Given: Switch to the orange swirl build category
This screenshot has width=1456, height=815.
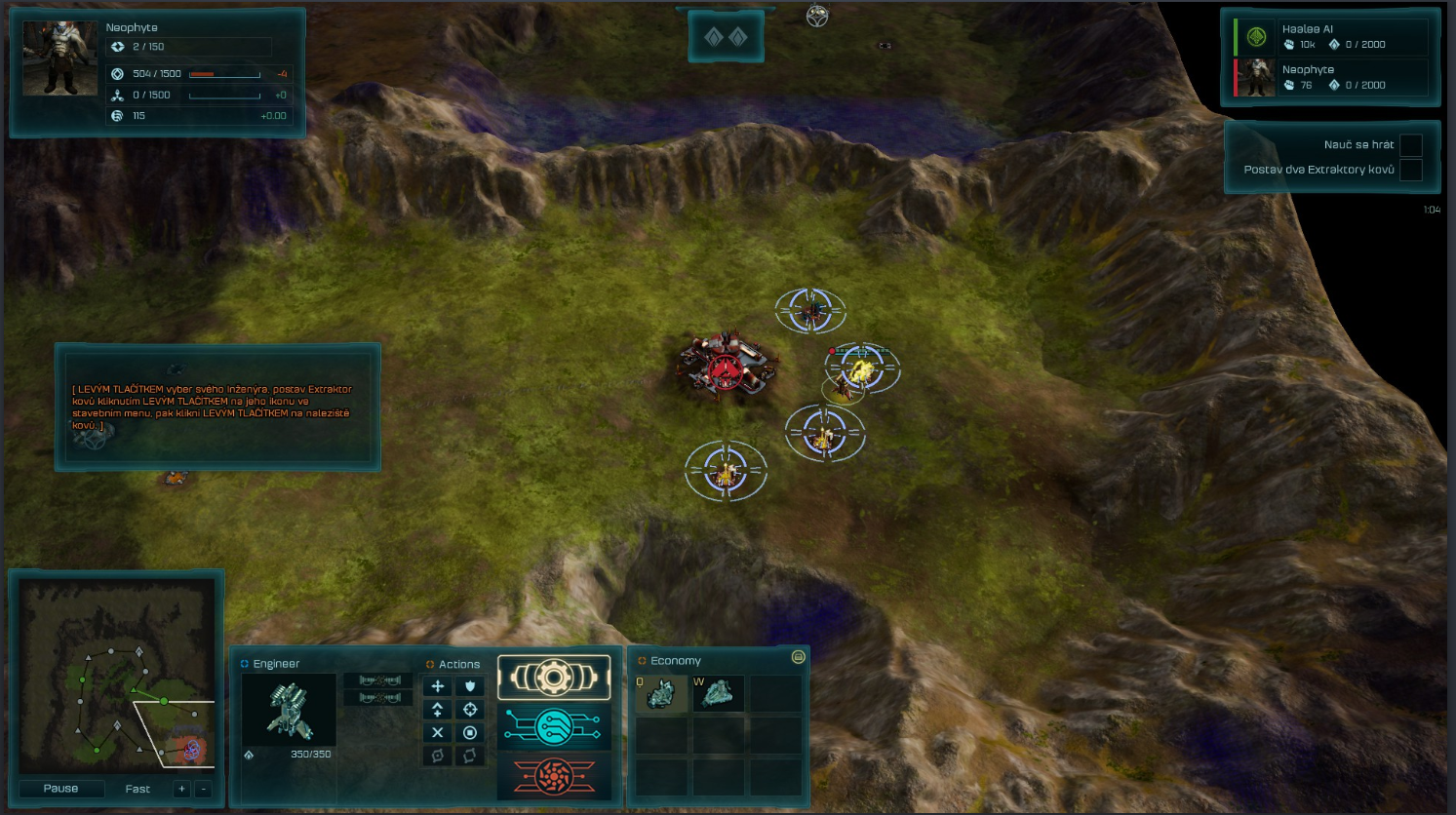Looking at the screenshot, I should tap(554, 776).
